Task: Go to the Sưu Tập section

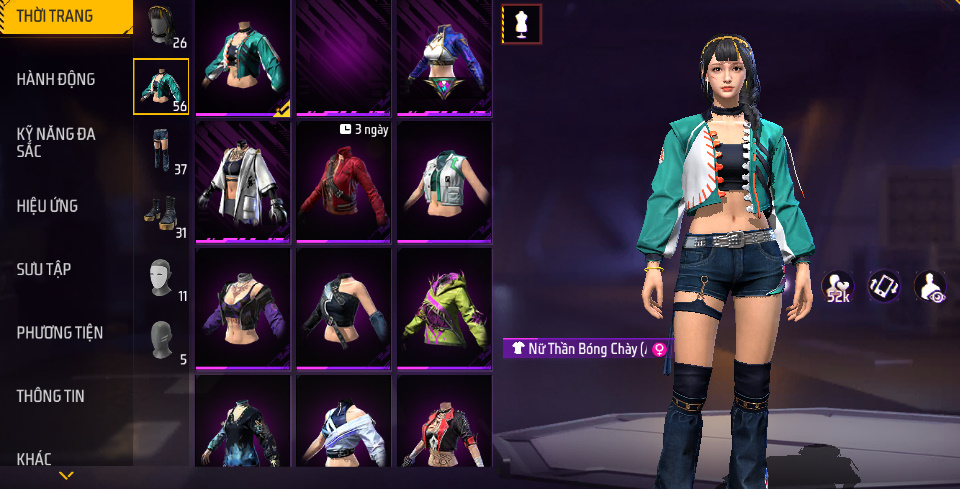Action: point(44,269)
